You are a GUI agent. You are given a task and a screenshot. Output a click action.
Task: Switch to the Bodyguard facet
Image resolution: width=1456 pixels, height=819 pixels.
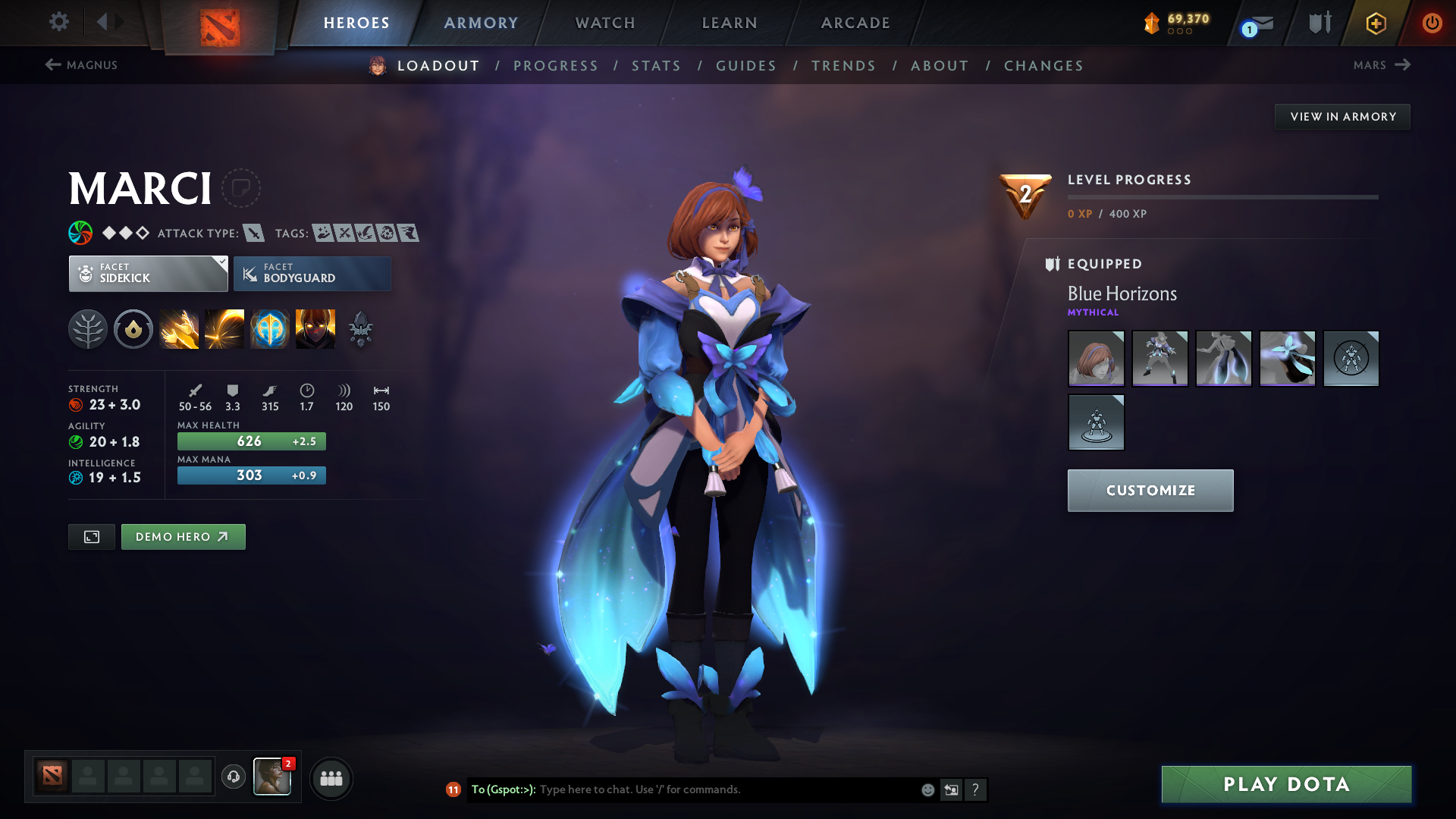click(312, 274)
